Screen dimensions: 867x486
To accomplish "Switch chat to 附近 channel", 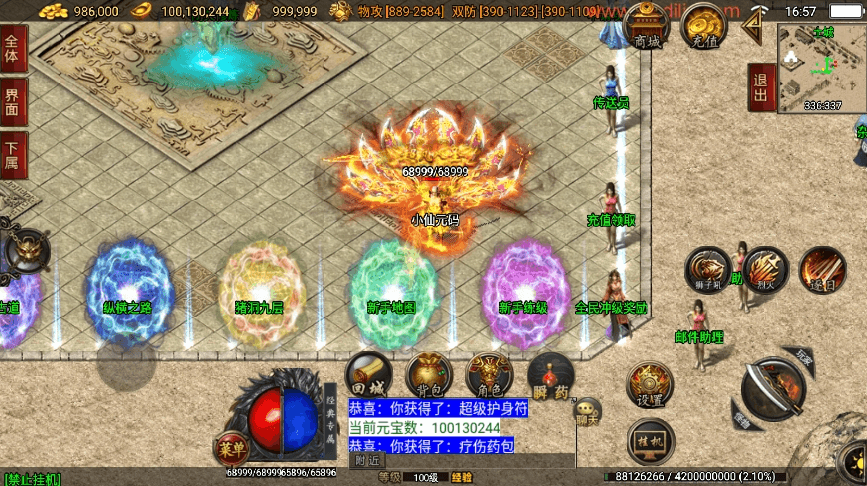I will tap(367, 461).
